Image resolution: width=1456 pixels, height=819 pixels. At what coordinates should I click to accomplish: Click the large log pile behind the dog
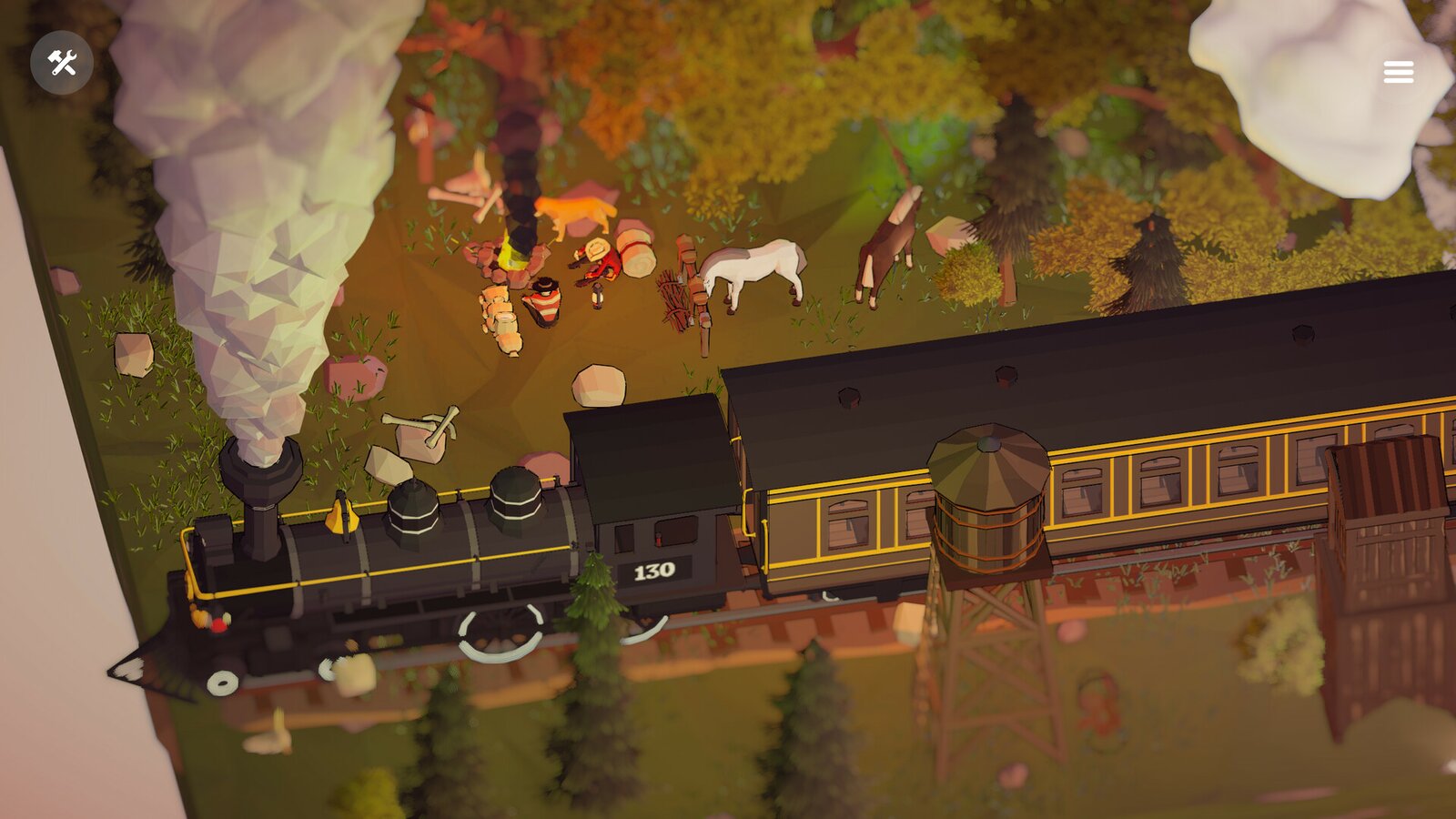(635, 248)
